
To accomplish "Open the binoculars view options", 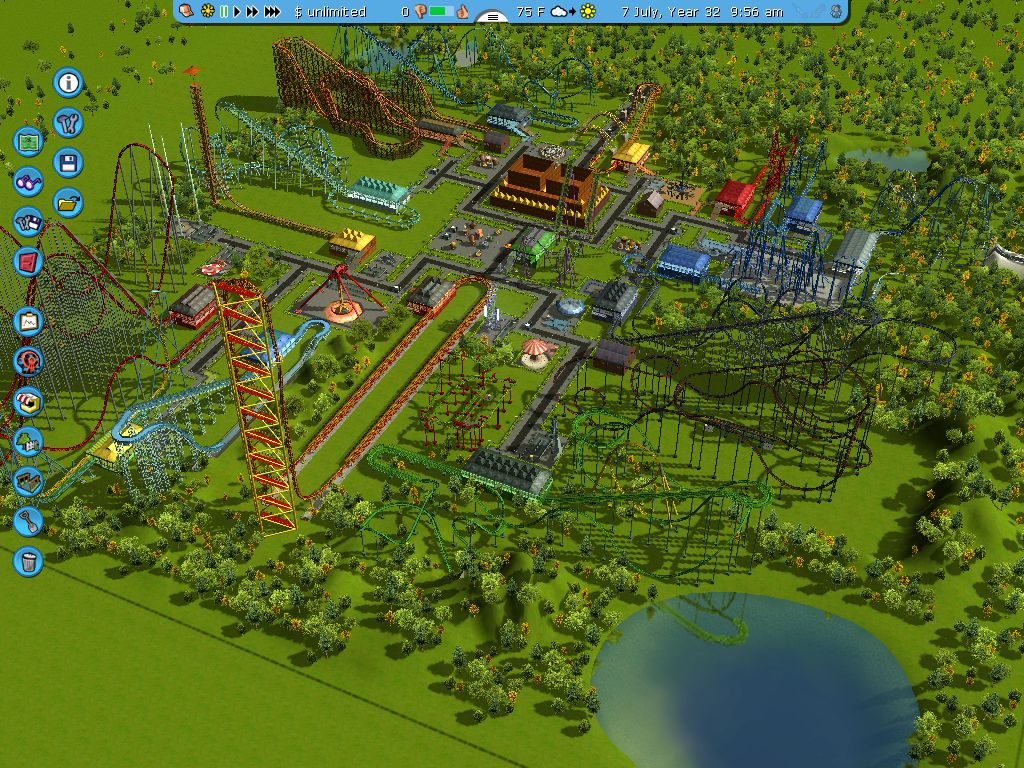I will tap(29, 181).
